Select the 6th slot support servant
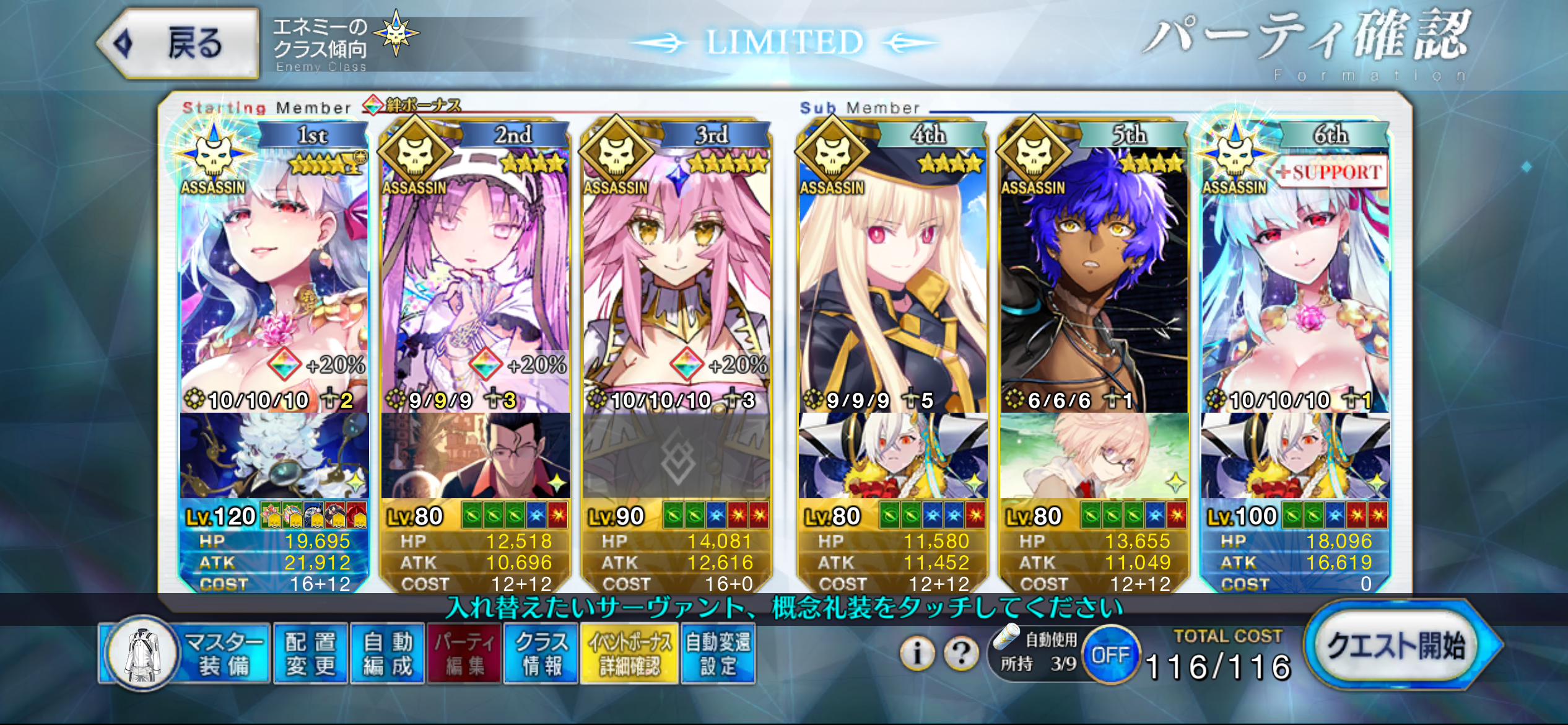 tap(1295, 279)
